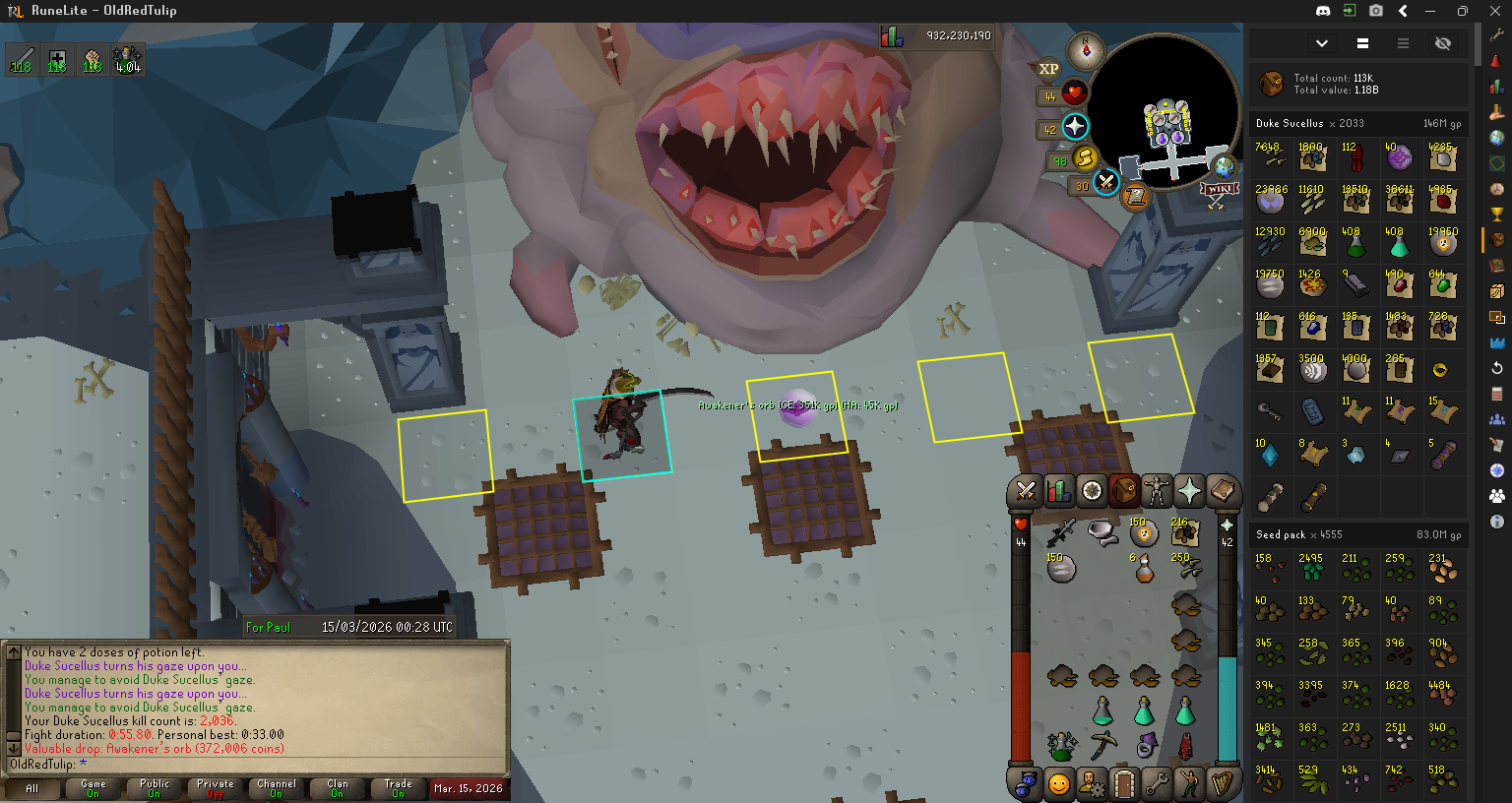The image size is (1512, 803).
Task: Open the Music harp tab
Action: point(1222,784)
